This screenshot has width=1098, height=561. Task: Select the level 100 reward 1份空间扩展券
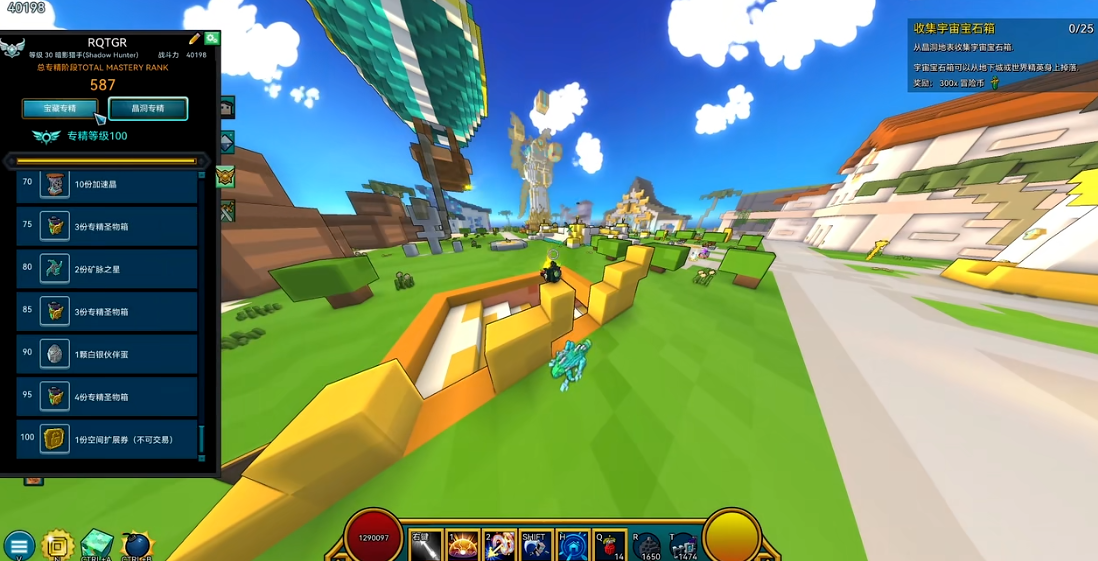click(107, 439)
